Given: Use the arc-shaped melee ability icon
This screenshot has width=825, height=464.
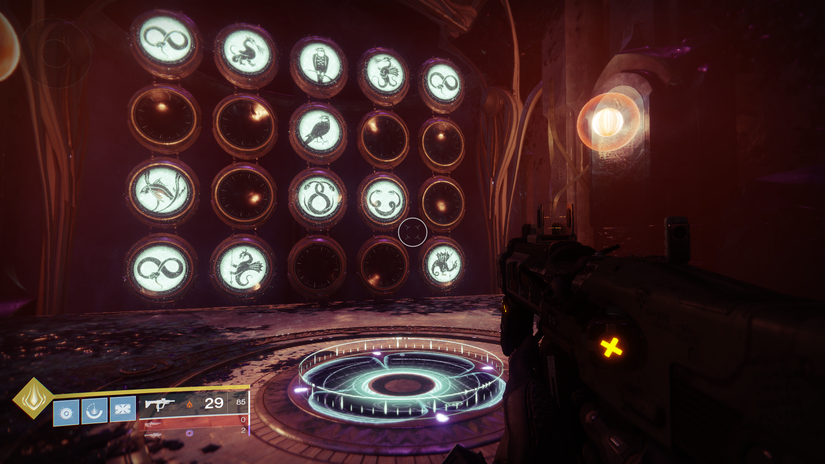Looking at the screenshot, I should pyautogui.click(x=94, y=410).
